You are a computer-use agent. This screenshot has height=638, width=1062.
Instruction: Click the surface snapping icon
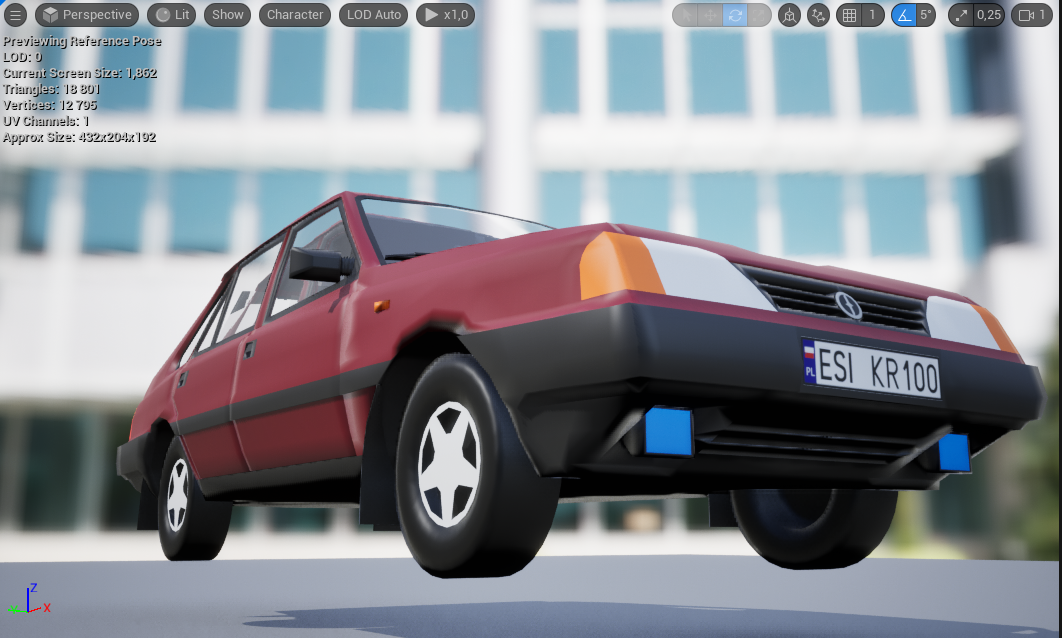coord(819,15)
